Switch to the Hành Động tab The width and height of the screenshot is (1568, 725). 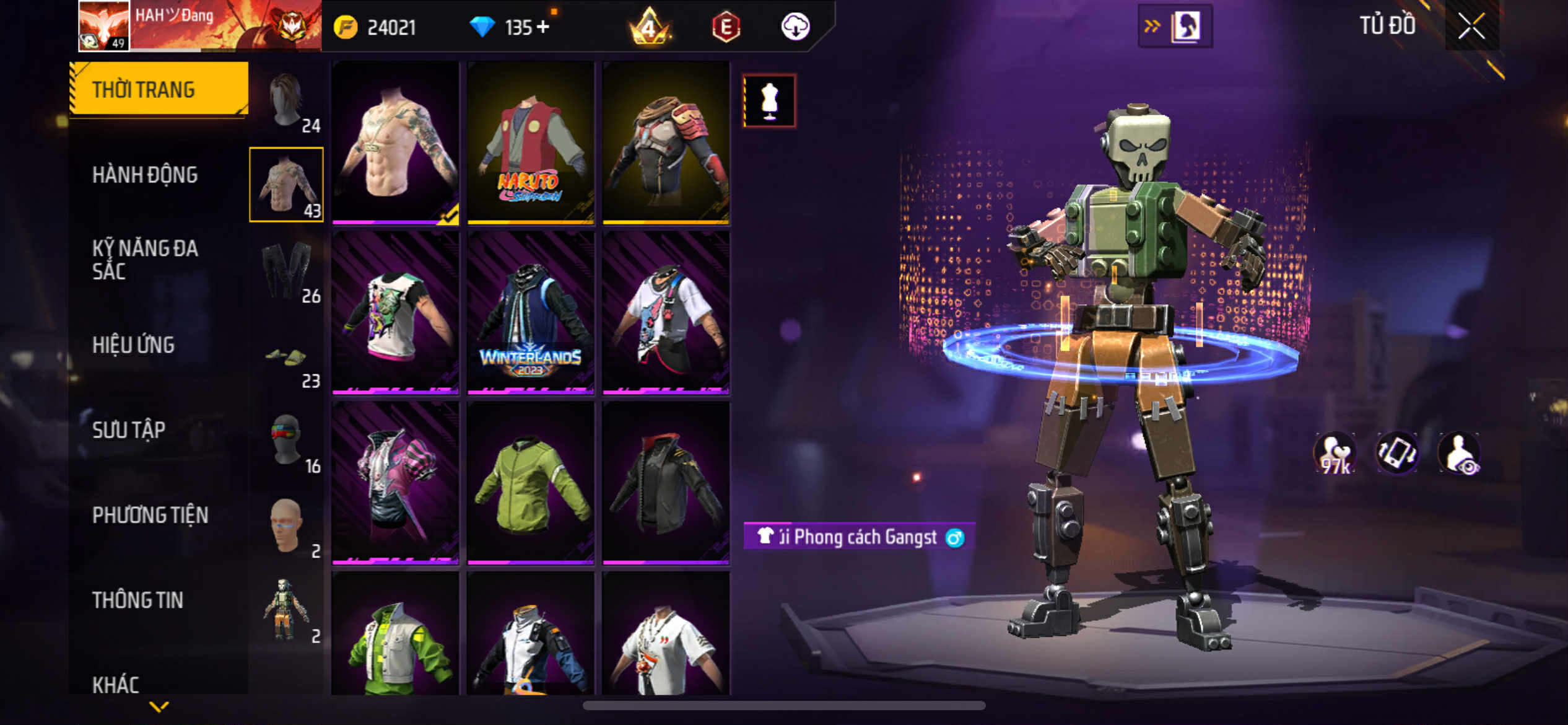pos(145,175)
